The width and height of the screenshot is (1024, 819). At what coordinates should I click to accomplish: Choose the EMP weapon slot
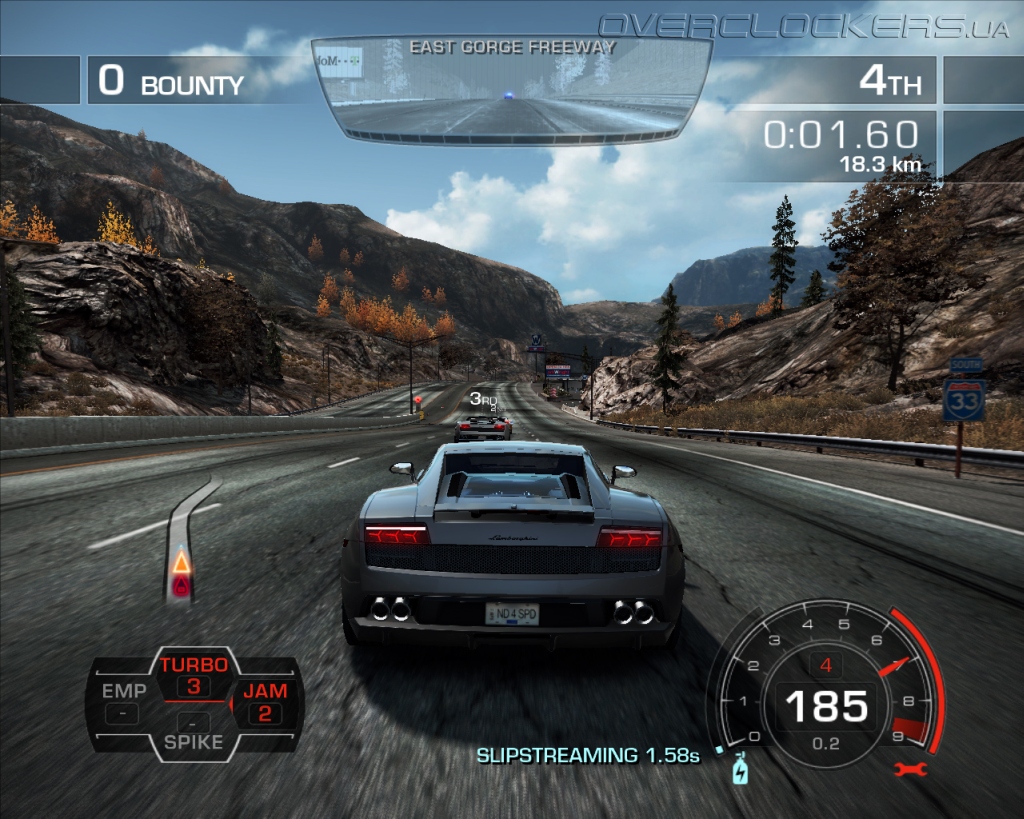tap(123, 702)
